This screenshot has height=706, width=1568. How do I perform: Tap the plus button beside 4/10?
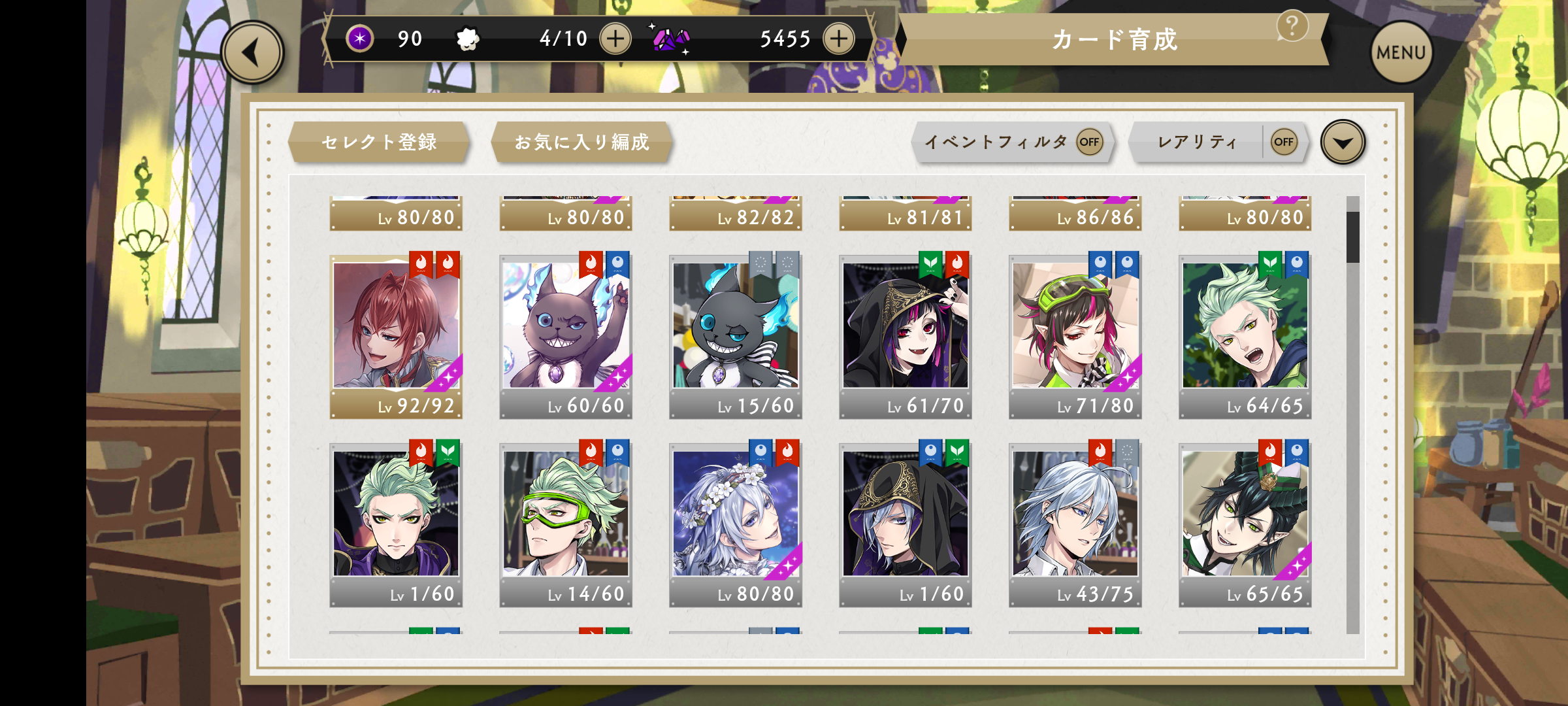click(615, 39)
